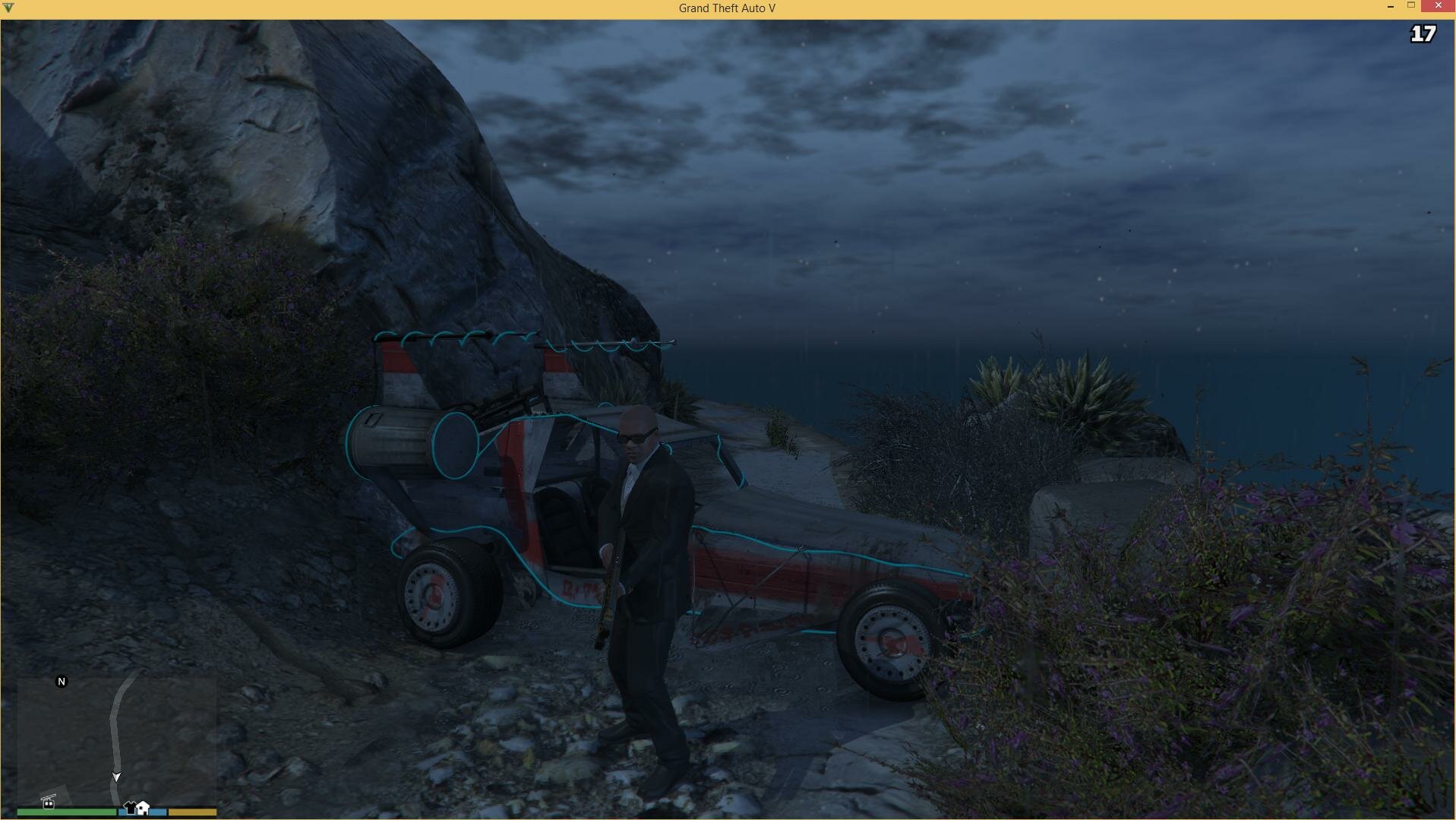
Task: Select the white safehouse blip
Action: click(x=143, y=807)
